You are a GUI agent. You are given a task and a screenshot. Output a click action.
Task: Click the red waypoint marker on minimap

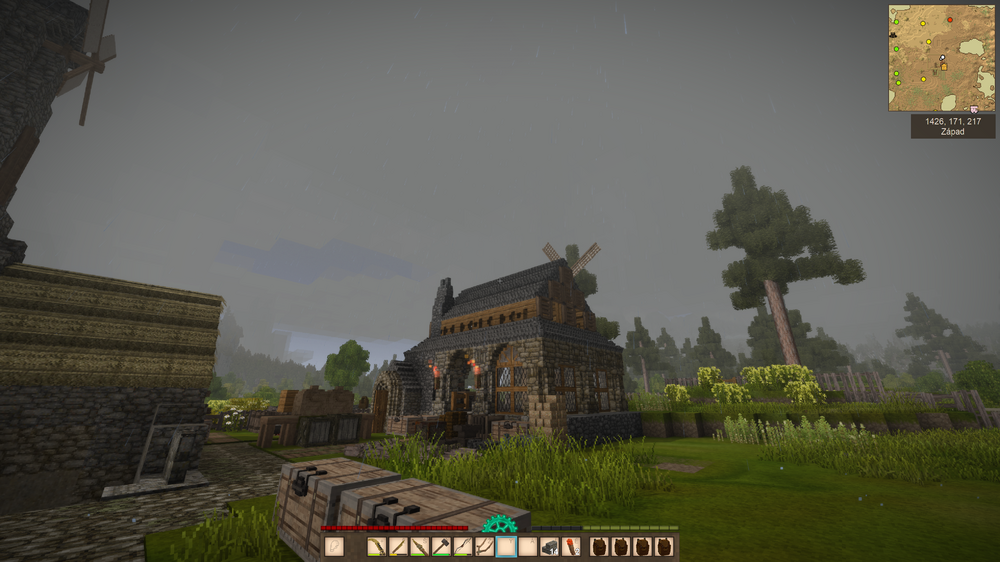949,19
